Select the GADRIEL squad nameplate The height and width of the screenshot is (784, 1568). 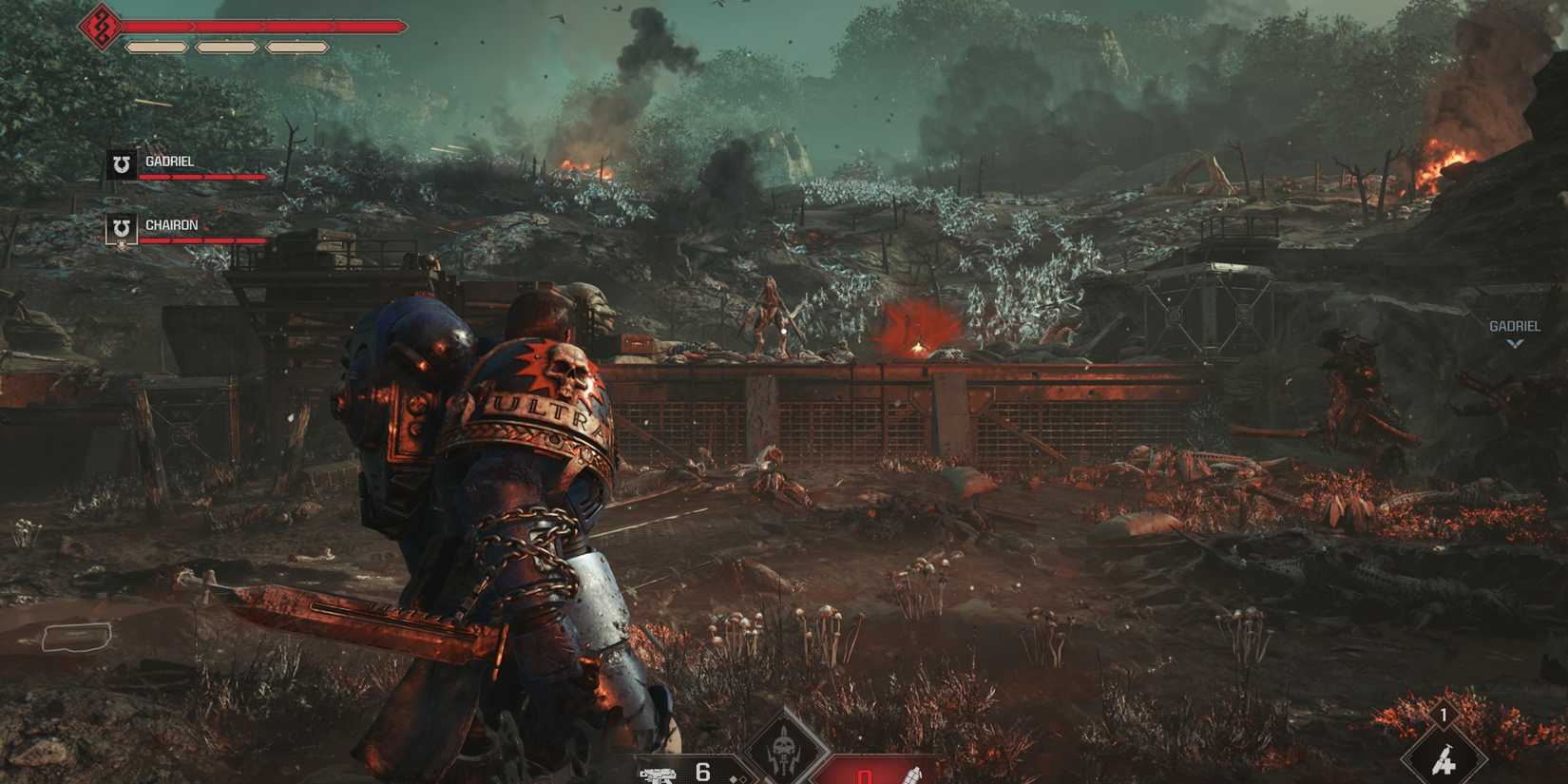click(169, 161)
